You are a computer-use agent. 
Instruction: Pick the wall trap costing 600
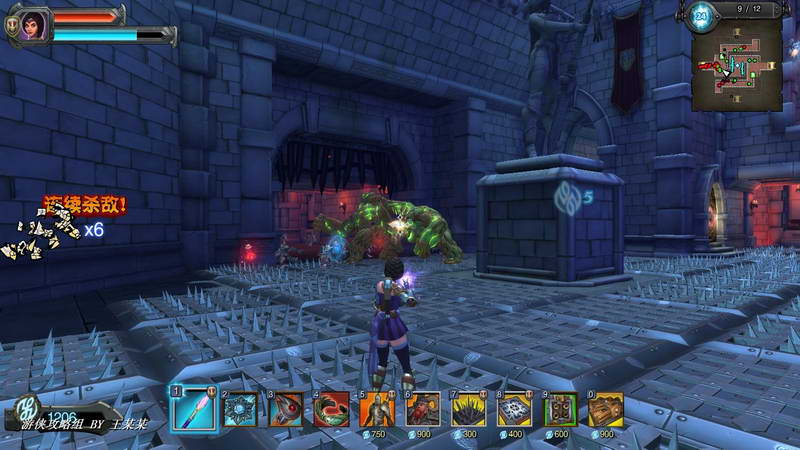[561, 409]
